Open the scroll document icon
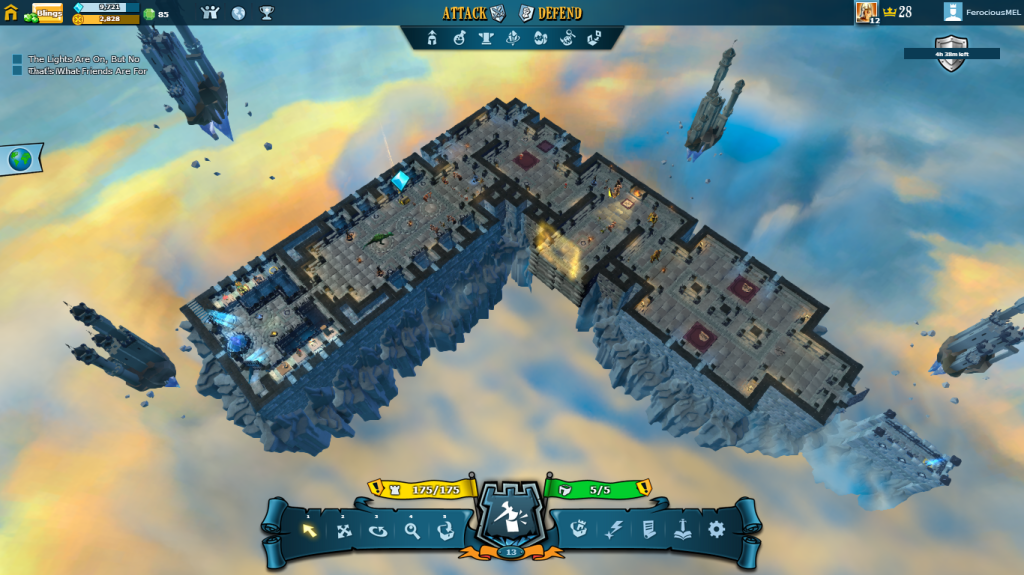The width and height of the screenshot is (1024, 575). point(647,530)
